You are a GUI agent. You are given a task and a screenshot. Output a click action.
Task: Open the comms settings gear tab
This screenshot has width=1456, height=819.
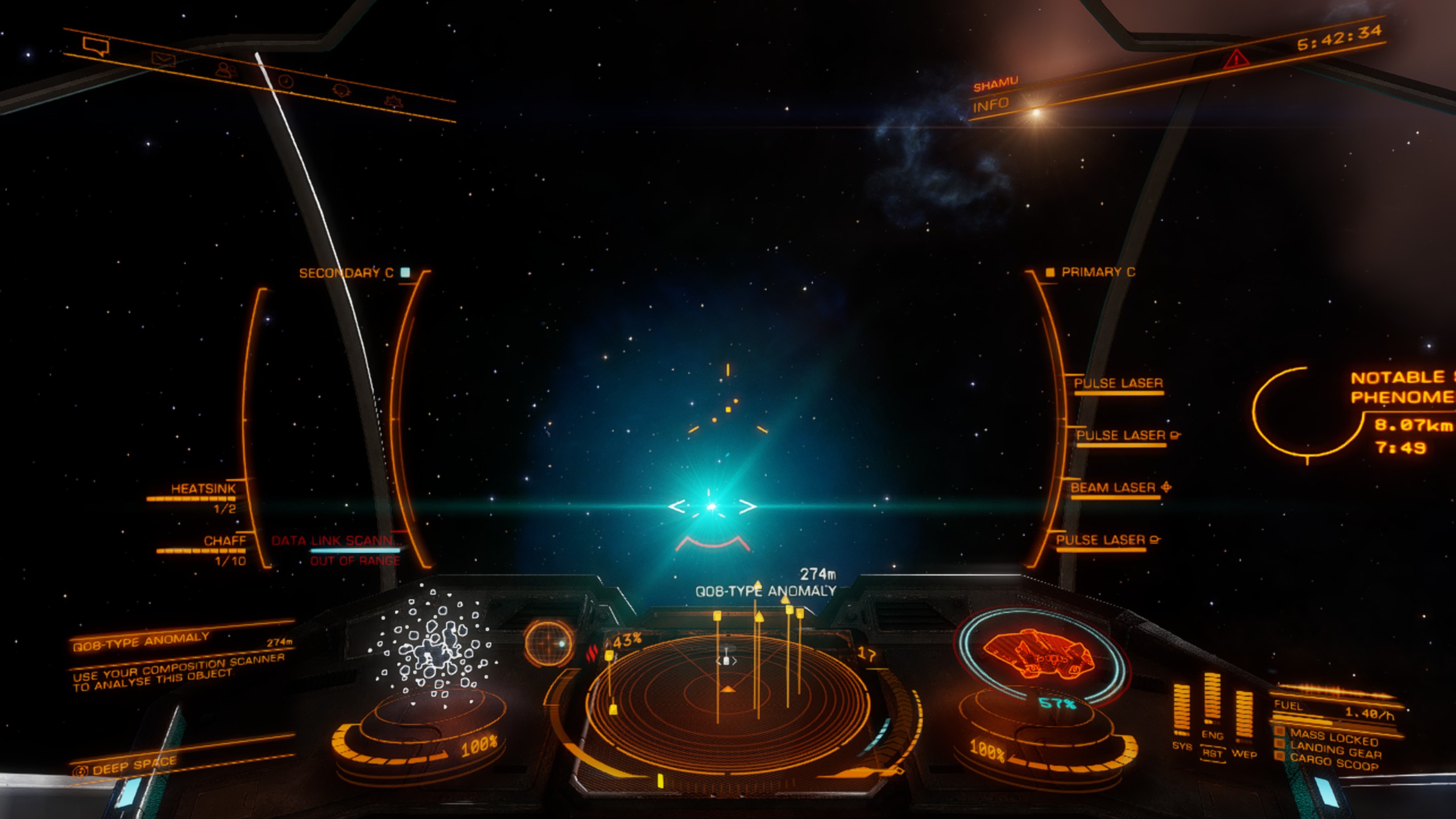pyautogui.click(x=392, y=102)
